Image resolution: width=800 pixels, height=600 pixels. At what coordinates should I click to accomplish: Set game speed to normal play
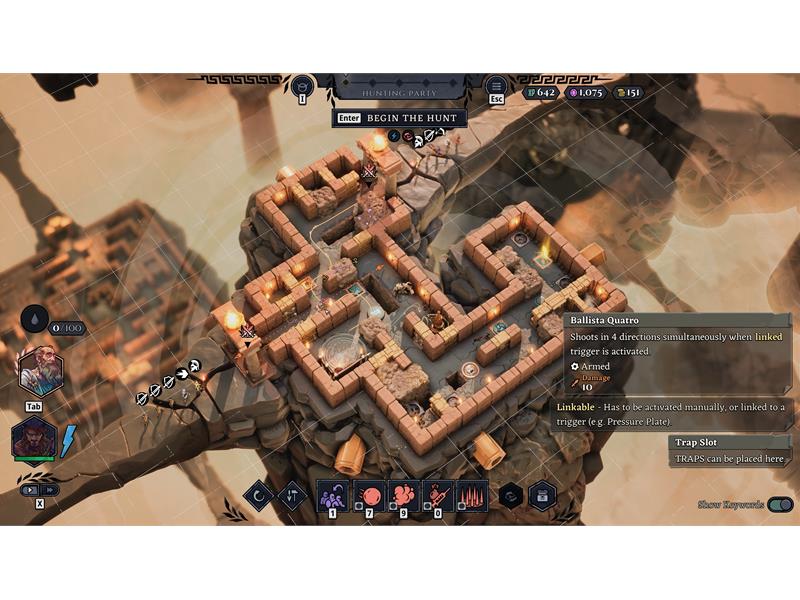(30, 490)
